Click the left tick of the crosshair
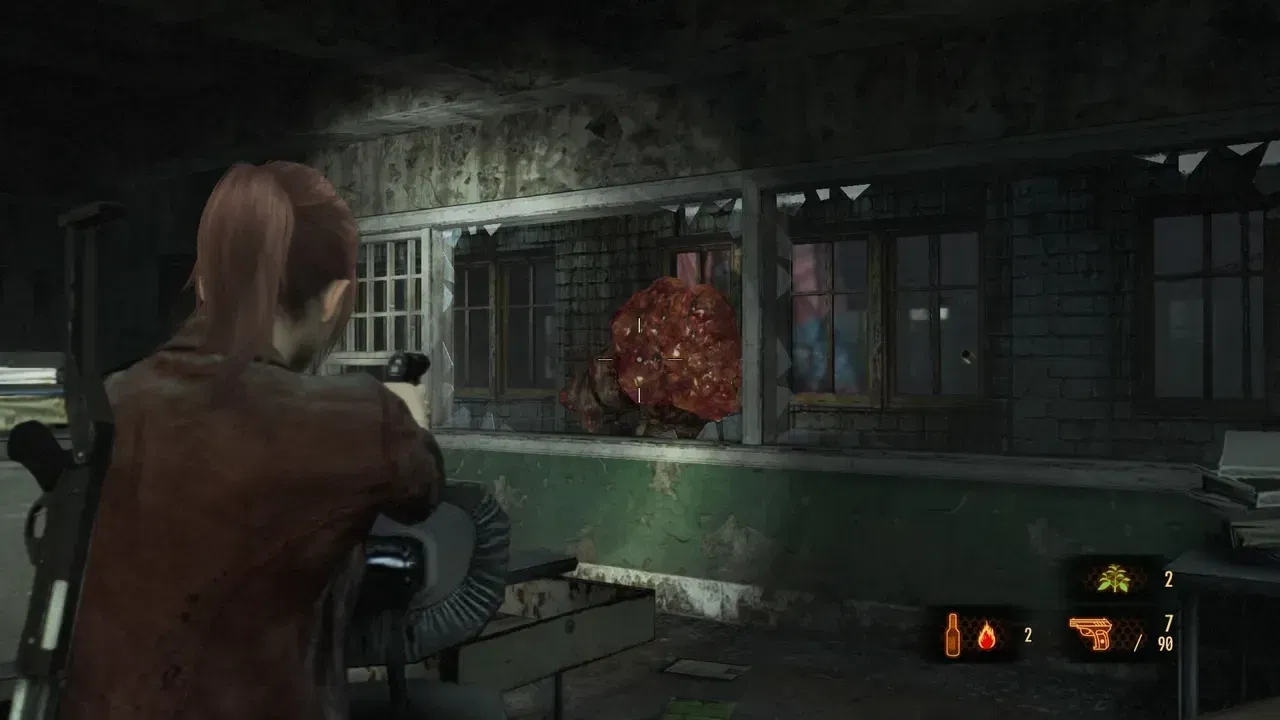 click(606, 358)
